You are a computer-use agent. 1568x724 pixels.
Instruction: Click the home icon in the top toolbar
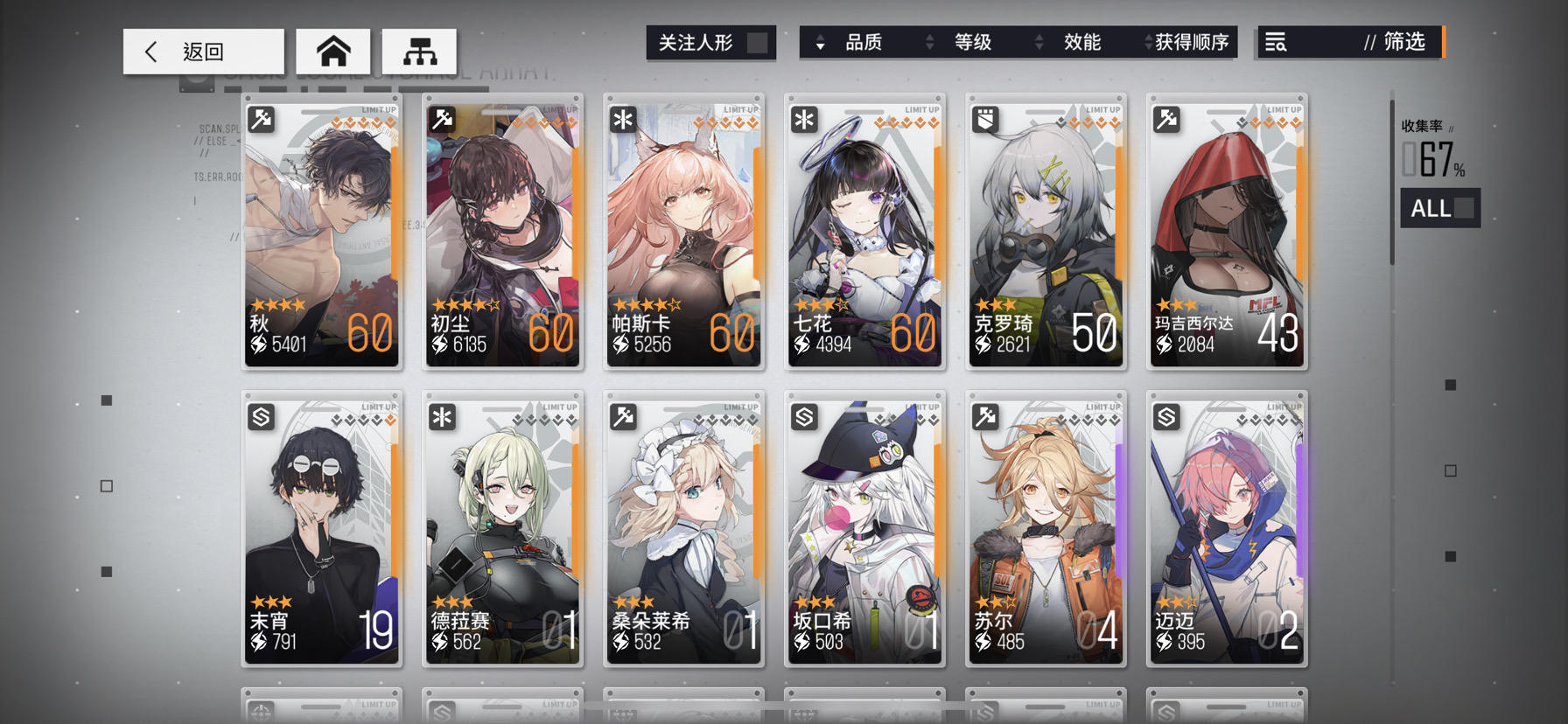coord(333,51)
